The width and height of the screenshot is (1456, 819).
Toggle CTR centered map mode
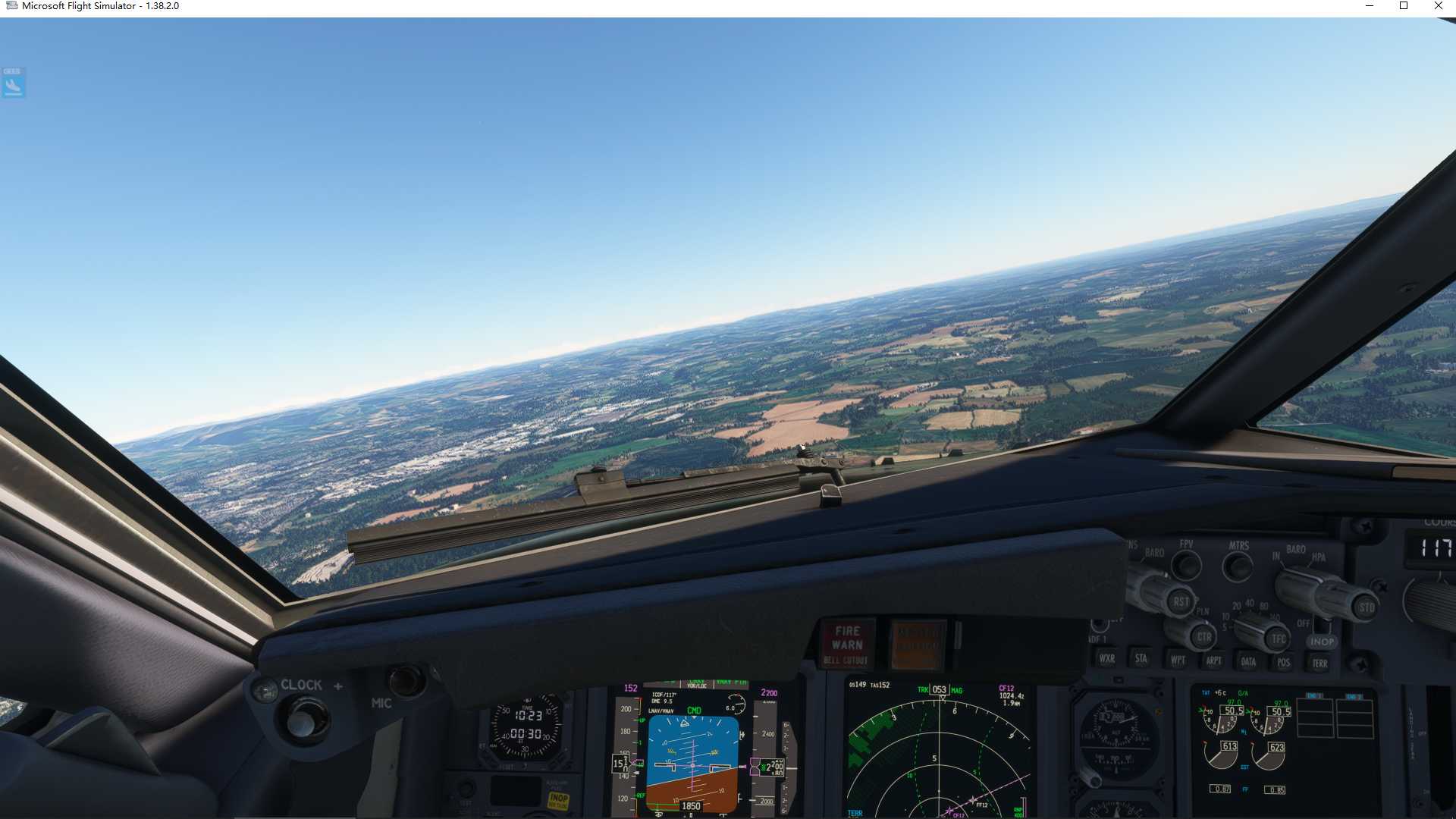coord(1205,637)
